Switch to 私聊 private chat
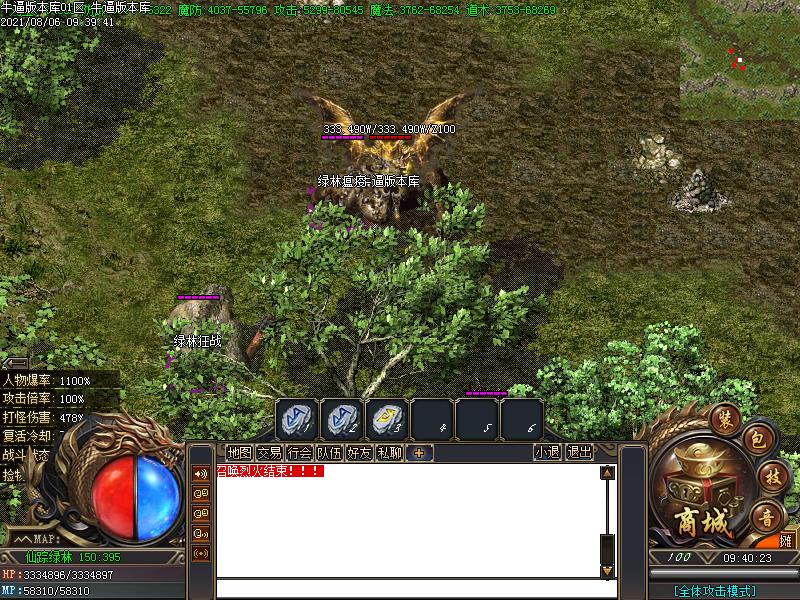The image size is (800, 600). 389,452
